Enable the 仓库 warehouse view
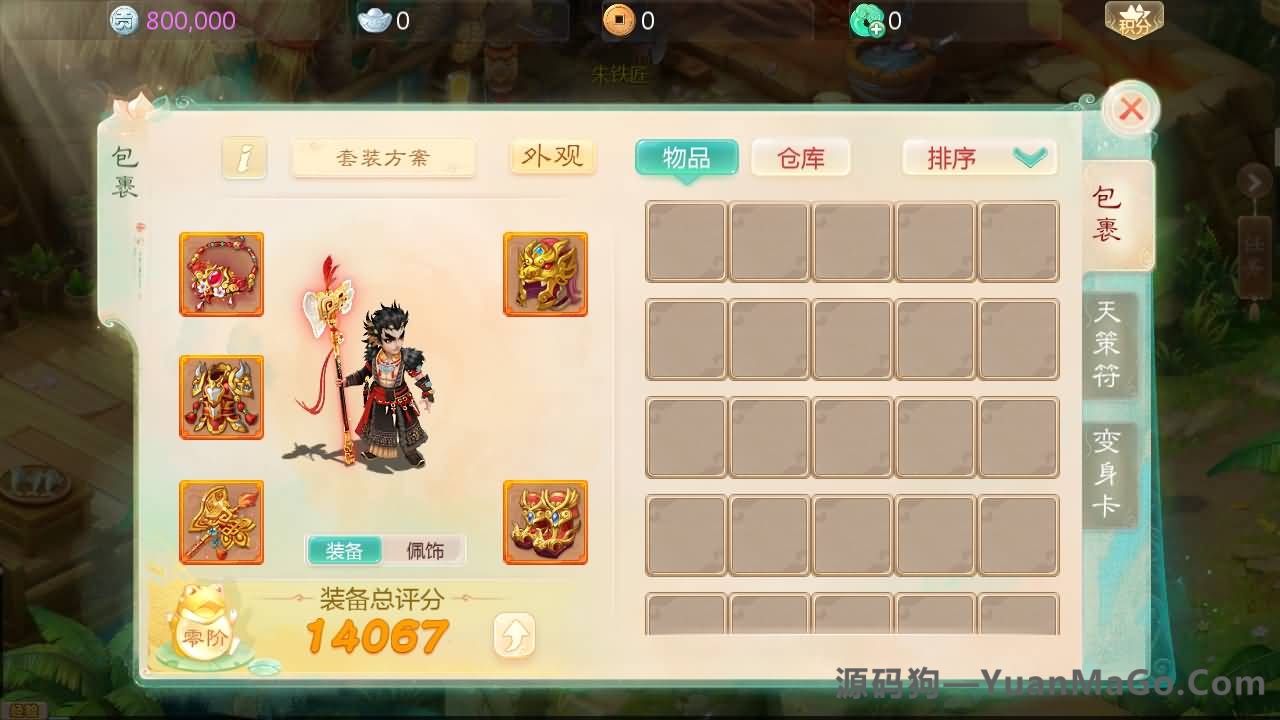Image resolution: width=1280 pixels, height=720 pixels. click(800, 158)
